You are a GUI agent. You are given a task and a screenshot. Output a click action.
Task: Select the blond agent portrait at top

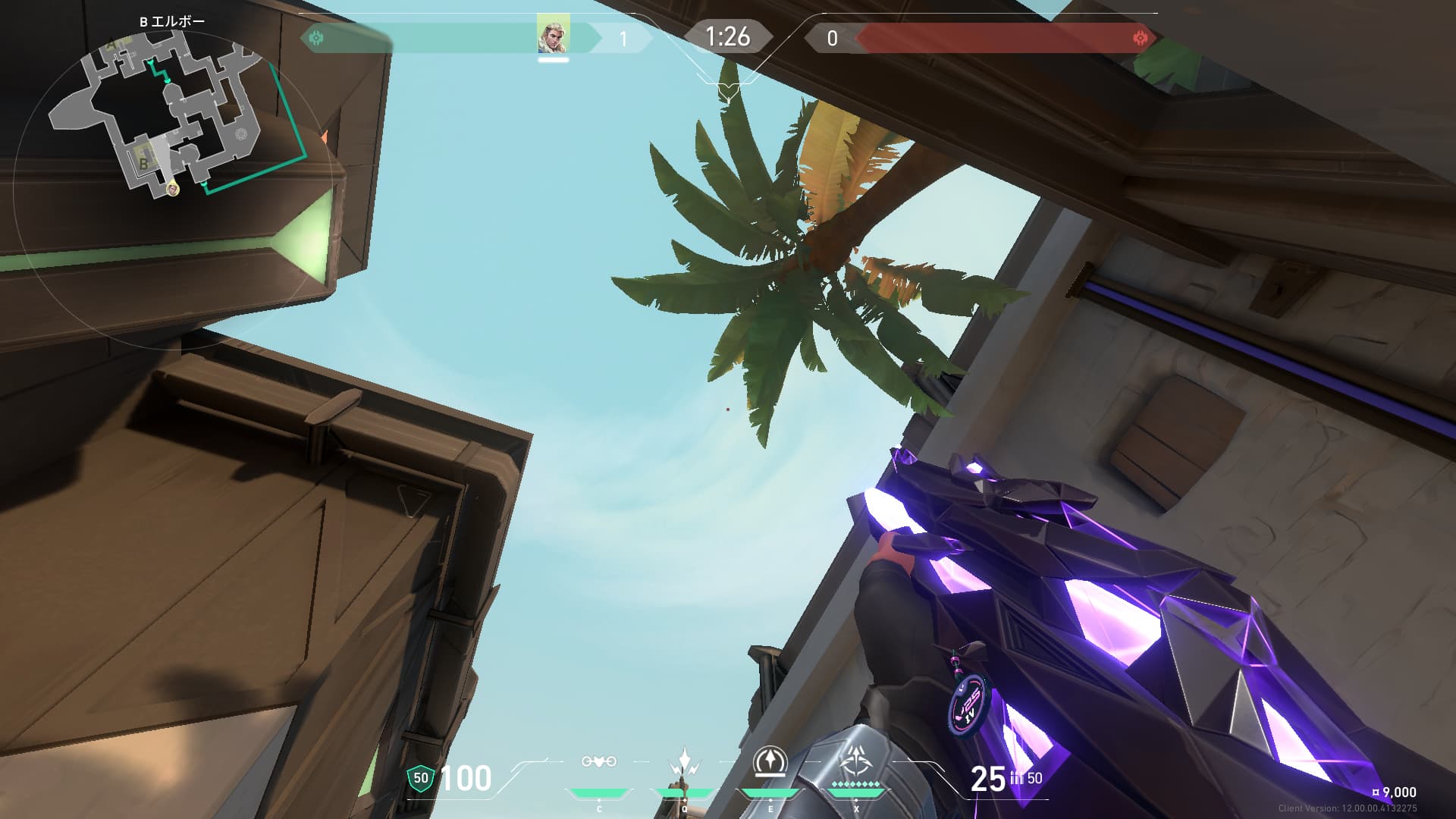point(553,36)
